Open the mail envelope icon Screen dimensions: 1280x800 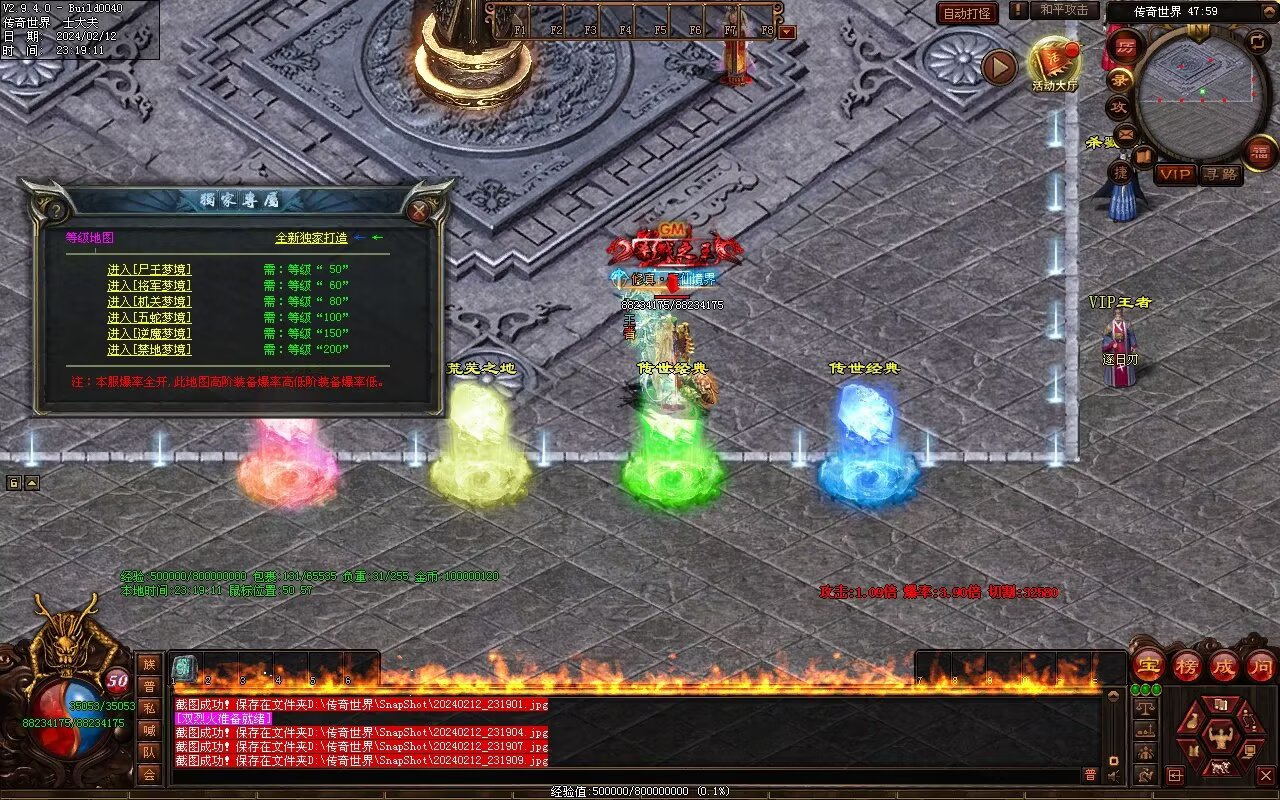(x=1126, y=133)
